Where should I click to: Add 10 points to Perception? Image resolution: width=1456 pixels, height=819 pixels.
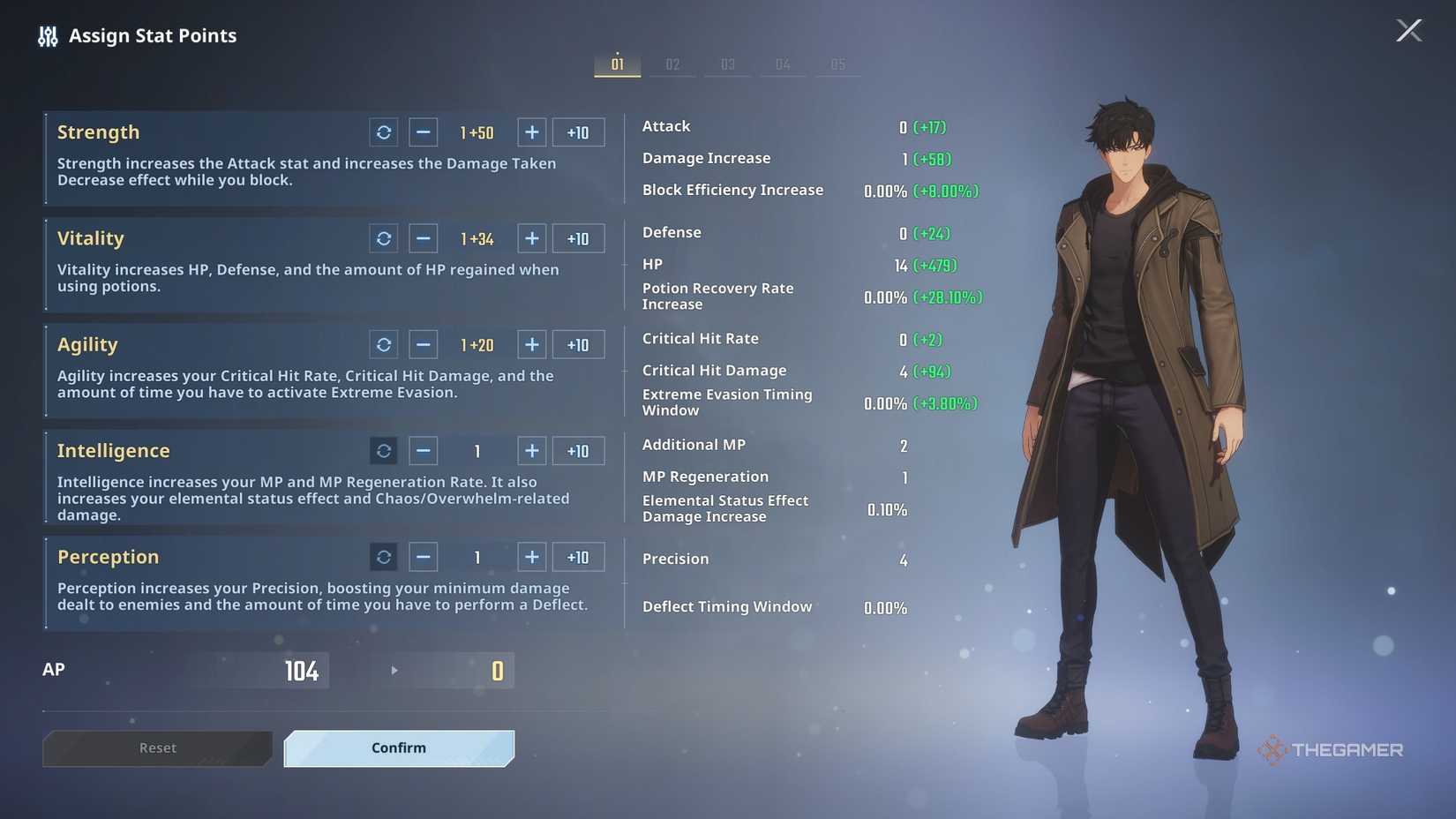coord(578,557)
